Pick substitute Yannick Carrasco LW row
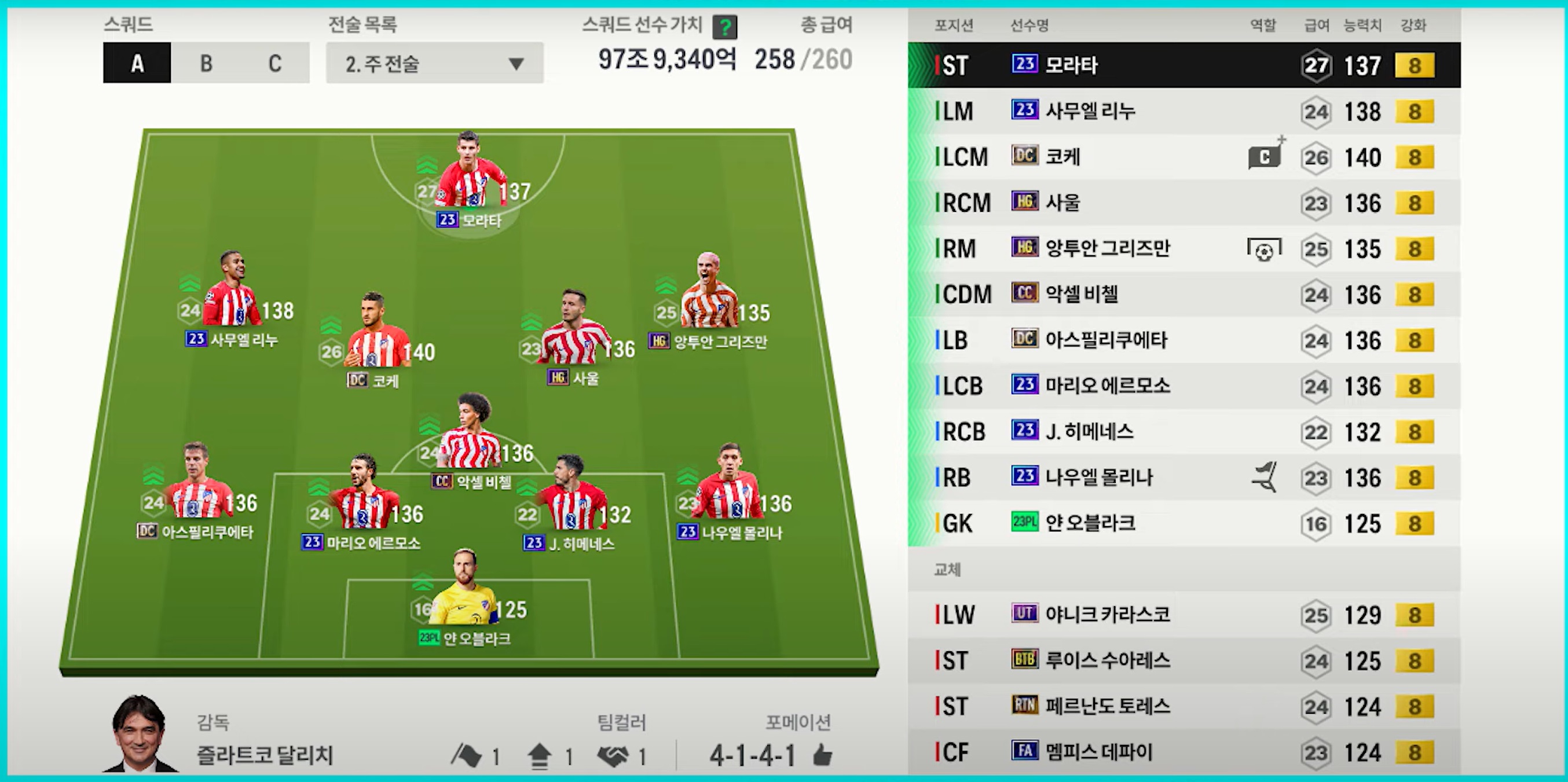This screenshot has width=1568, height=782. click(x=1184, y=615)
